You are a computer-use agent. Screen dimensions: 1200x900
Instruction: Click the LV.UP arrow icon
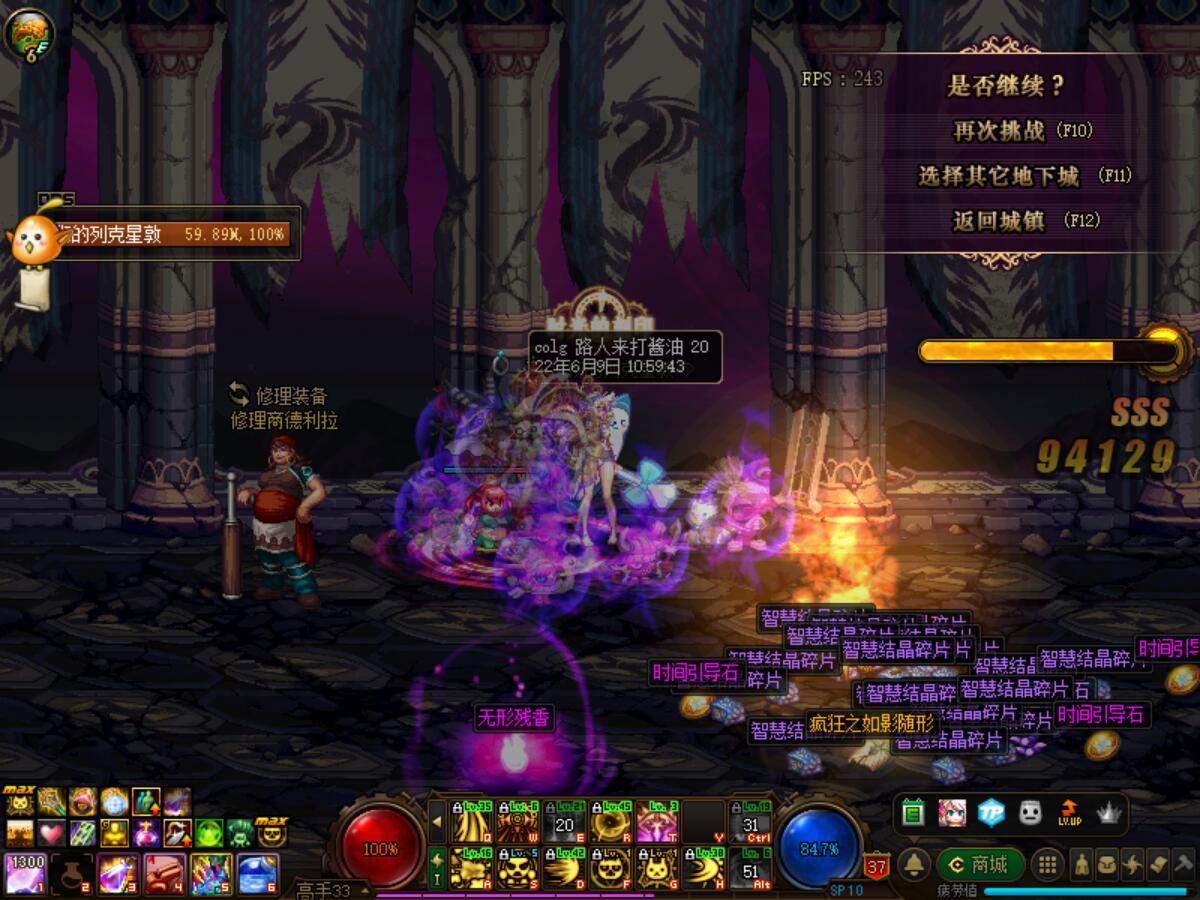[x=1069, y=813]
